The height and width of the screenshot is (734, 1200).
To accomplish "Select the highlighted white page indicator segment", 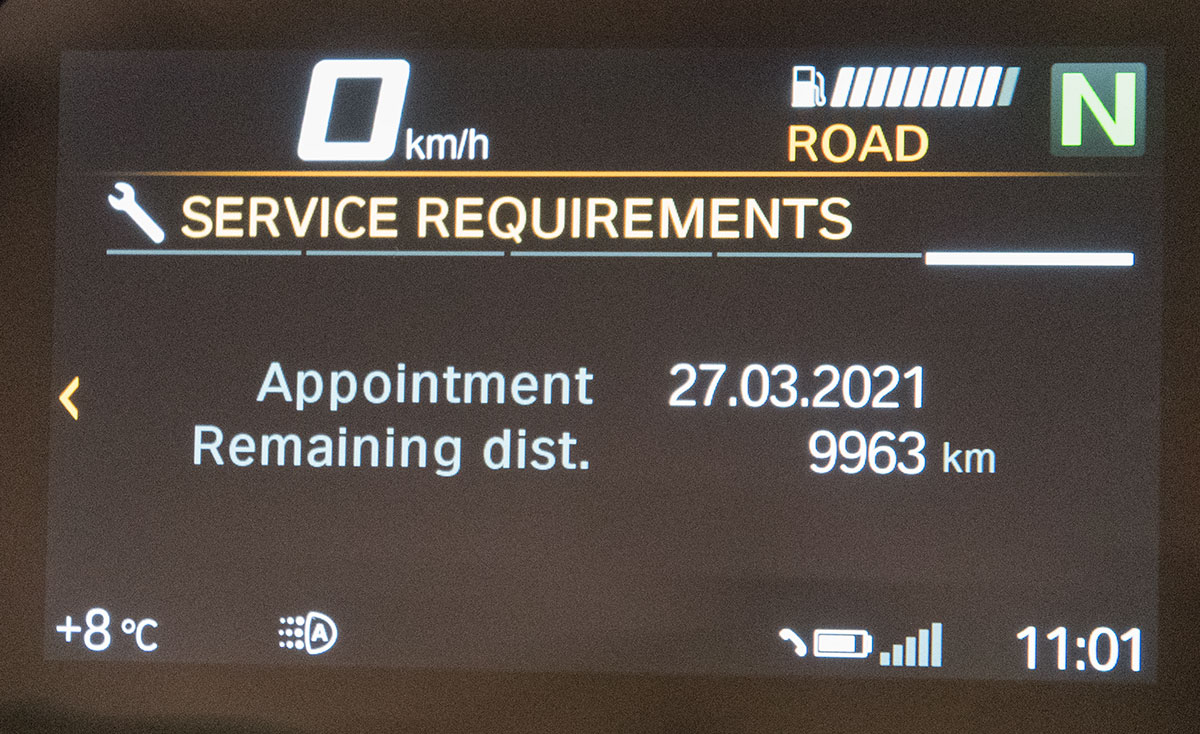I will click(x=1029, y=259).
